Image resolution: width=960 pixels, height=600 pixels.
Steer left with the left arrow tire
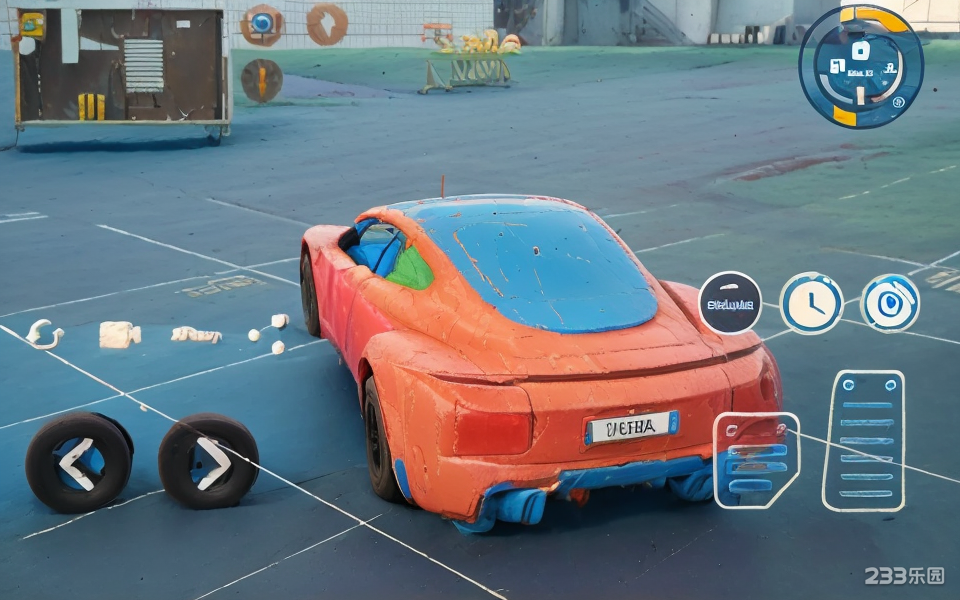(x=78, y=463)
